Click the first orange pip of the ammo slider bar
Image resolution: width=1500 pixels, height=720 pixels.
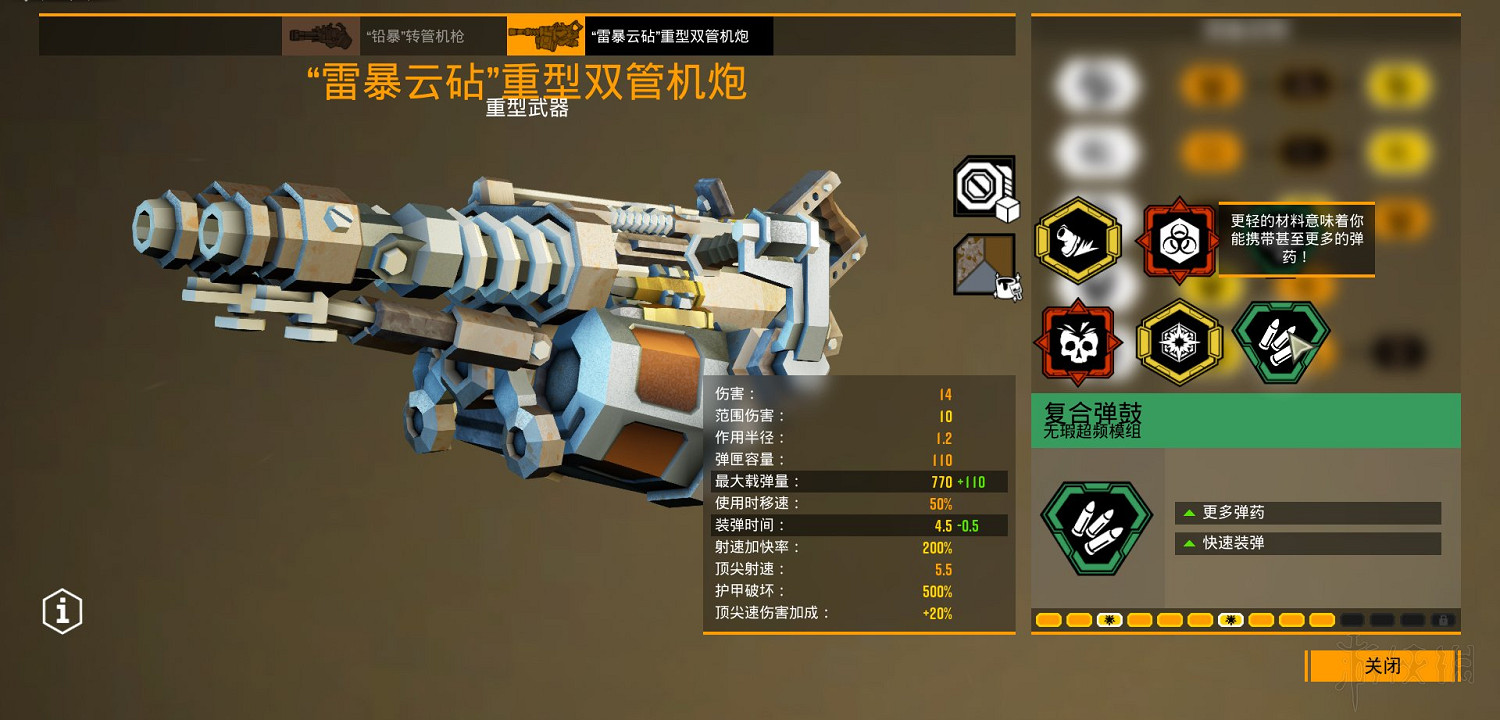(1049, 620)
